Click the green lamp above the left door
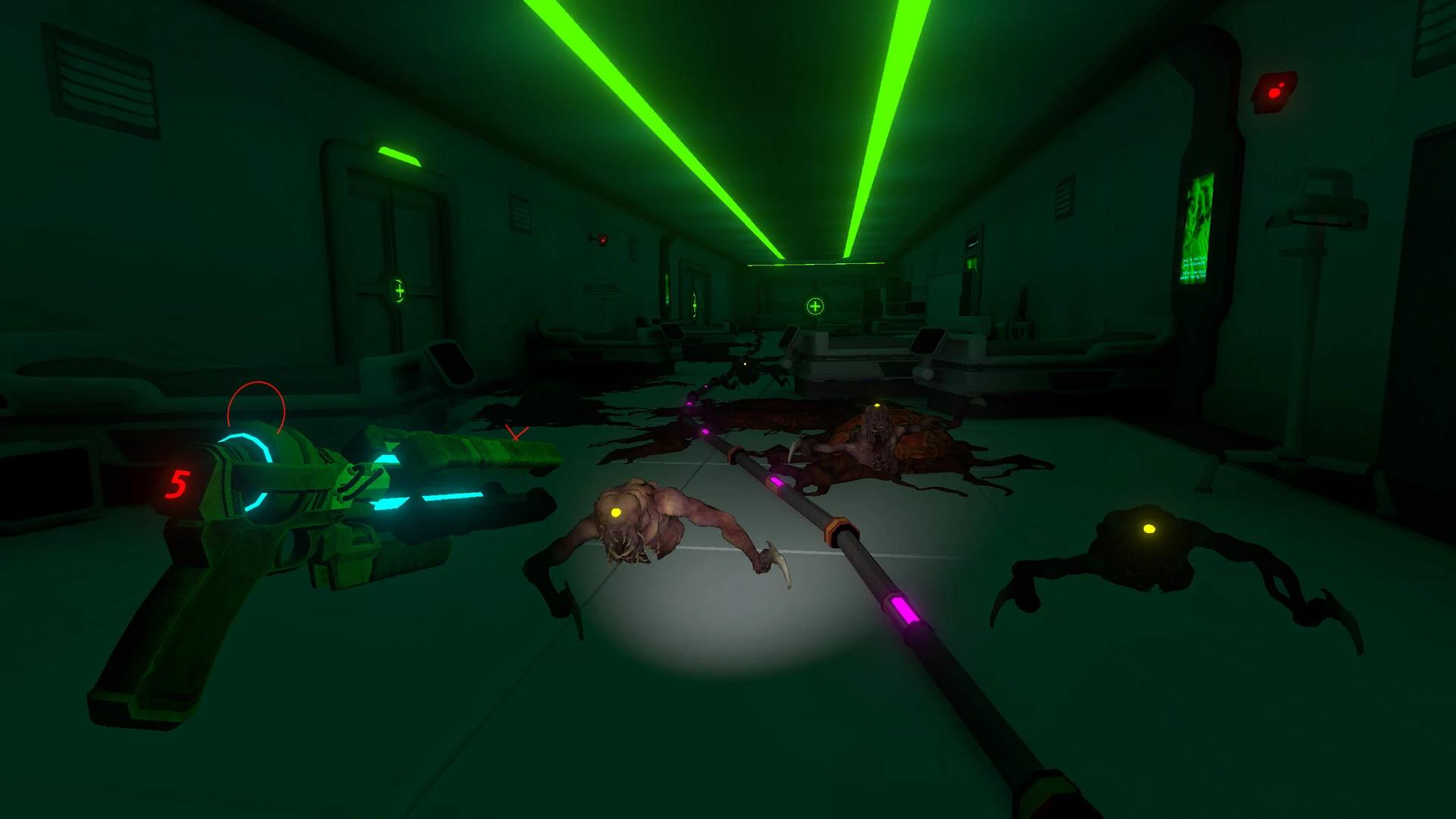Image resolution: width=1456 pixels, height=819 pixels. [x=398, y=153]
